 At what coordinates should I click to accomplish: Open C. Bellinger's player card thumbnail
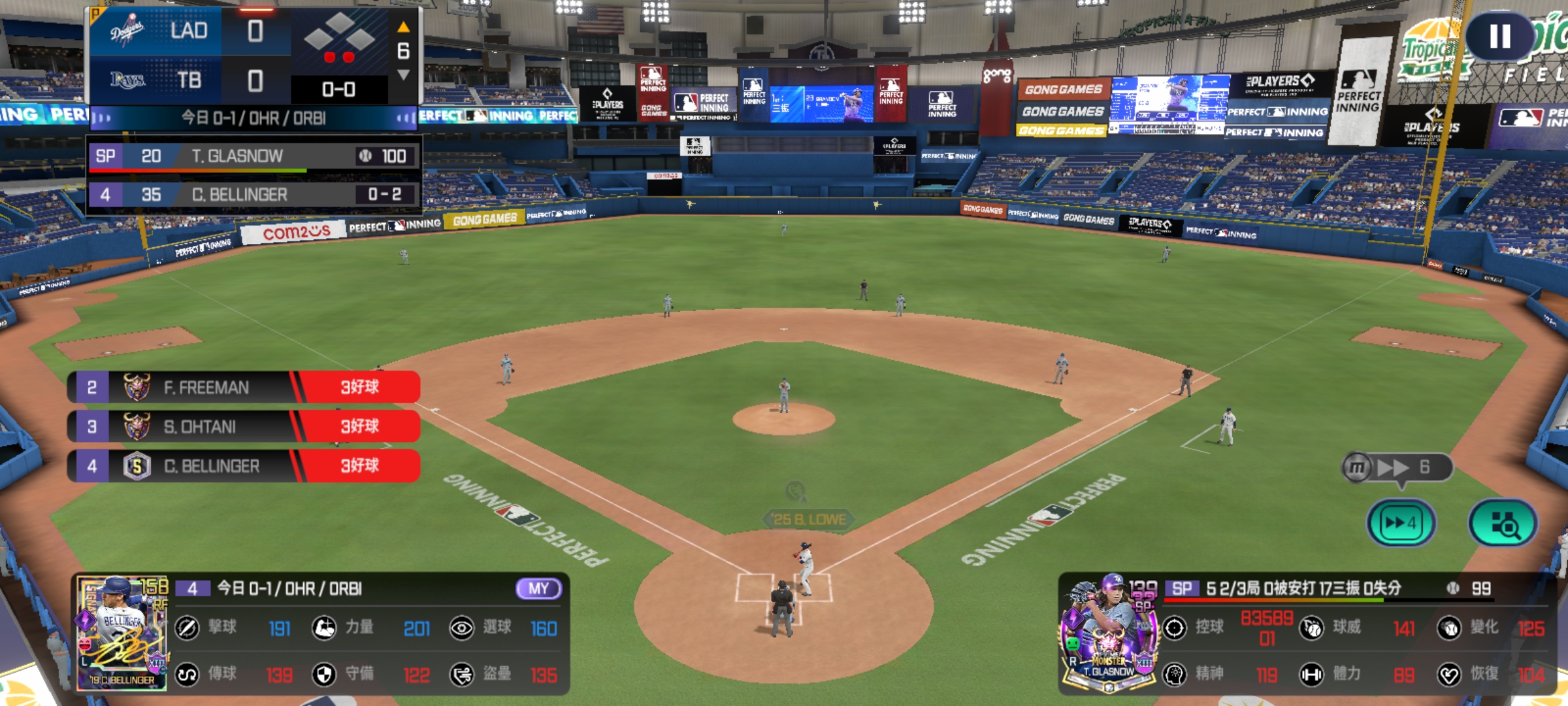(122, 633)
